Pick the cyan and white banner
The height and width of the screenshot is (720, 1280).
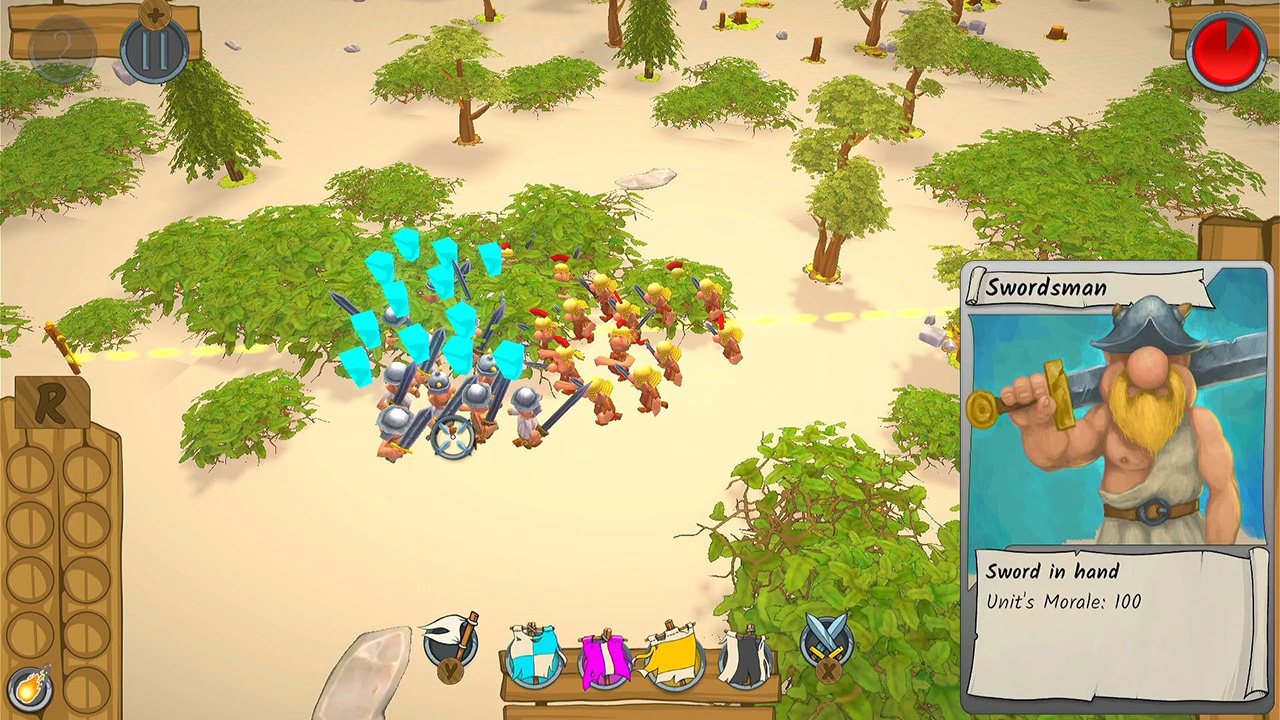click(534, 655)
